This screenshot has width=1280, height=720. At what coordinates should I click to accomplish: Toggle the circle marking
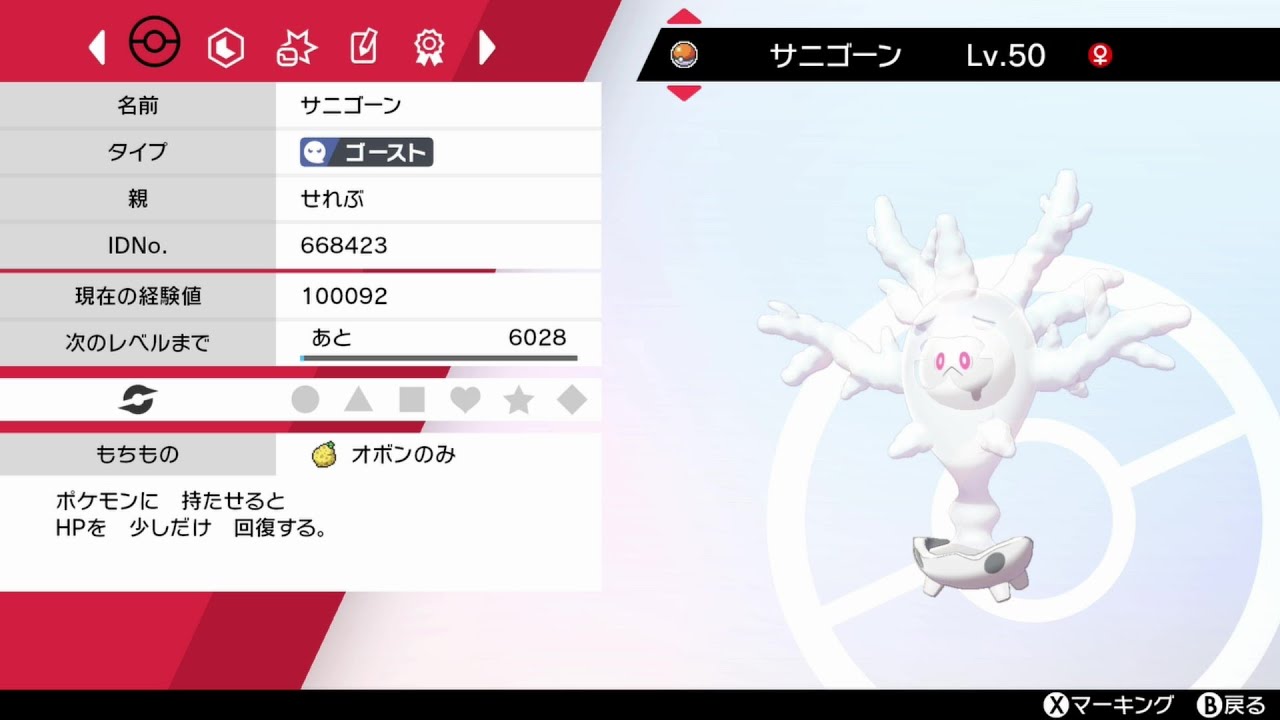(x=306, y=399)
